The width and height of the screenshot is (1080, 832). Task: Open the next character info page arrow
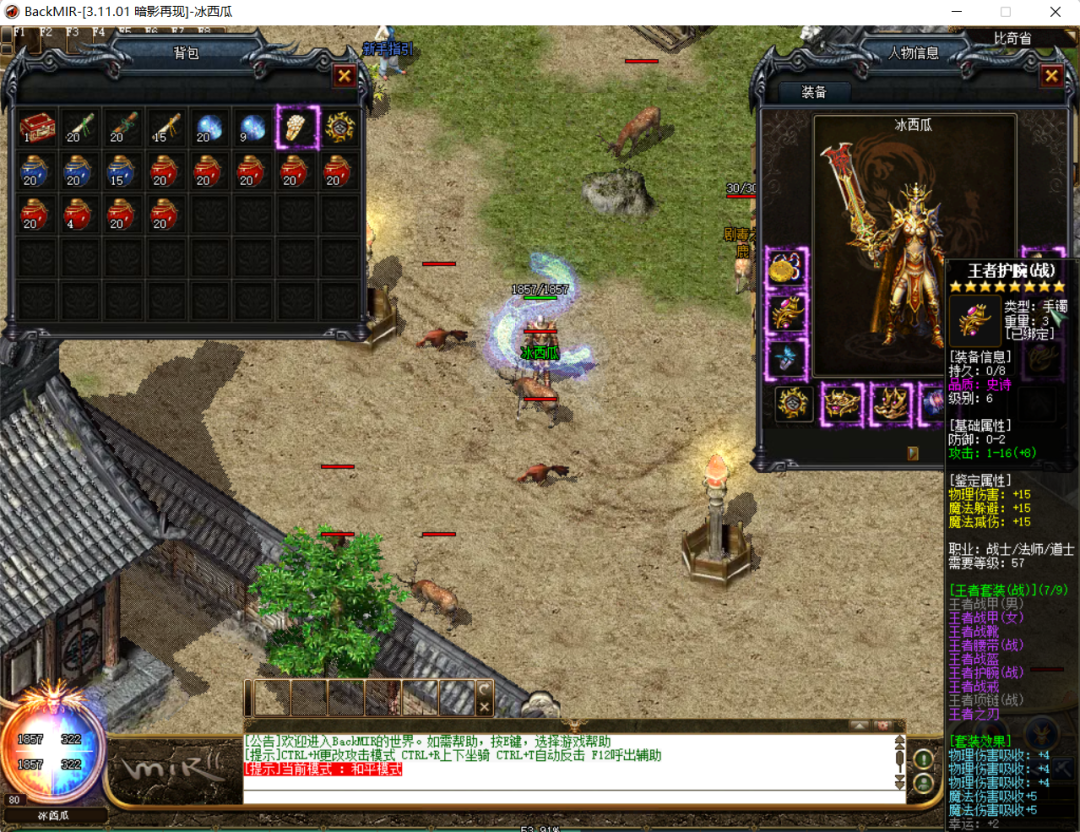(x=913, y=453)
